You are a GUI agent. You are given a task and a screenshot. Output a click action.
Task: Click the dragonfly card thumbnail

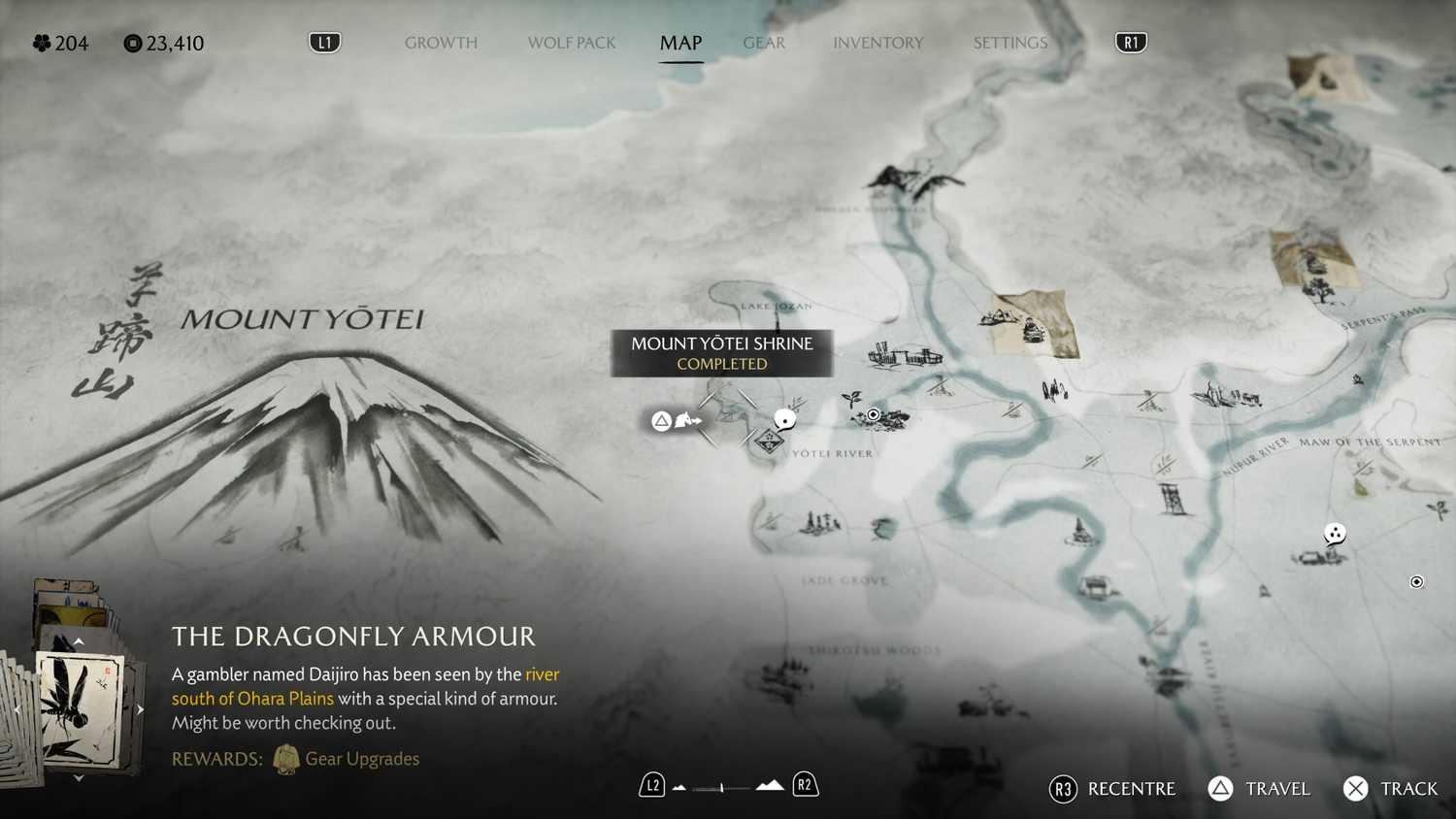[x=79, y=709]
